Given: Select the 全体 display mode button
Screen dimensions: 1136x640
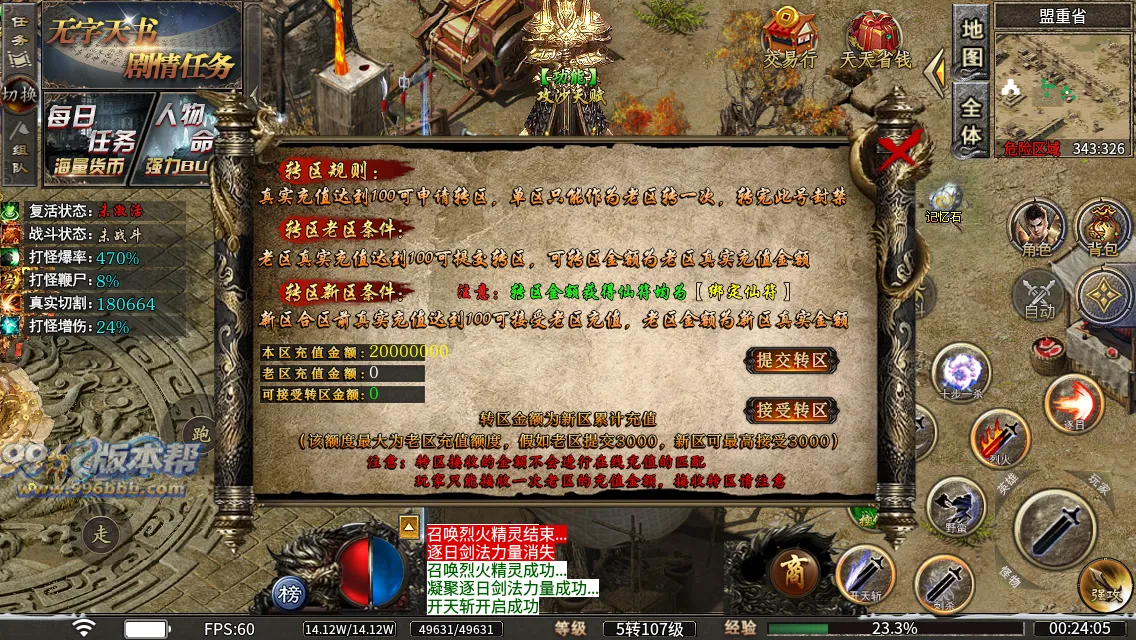Looking at the screenshot, I should pyautogui.click(x=972, y=120).
